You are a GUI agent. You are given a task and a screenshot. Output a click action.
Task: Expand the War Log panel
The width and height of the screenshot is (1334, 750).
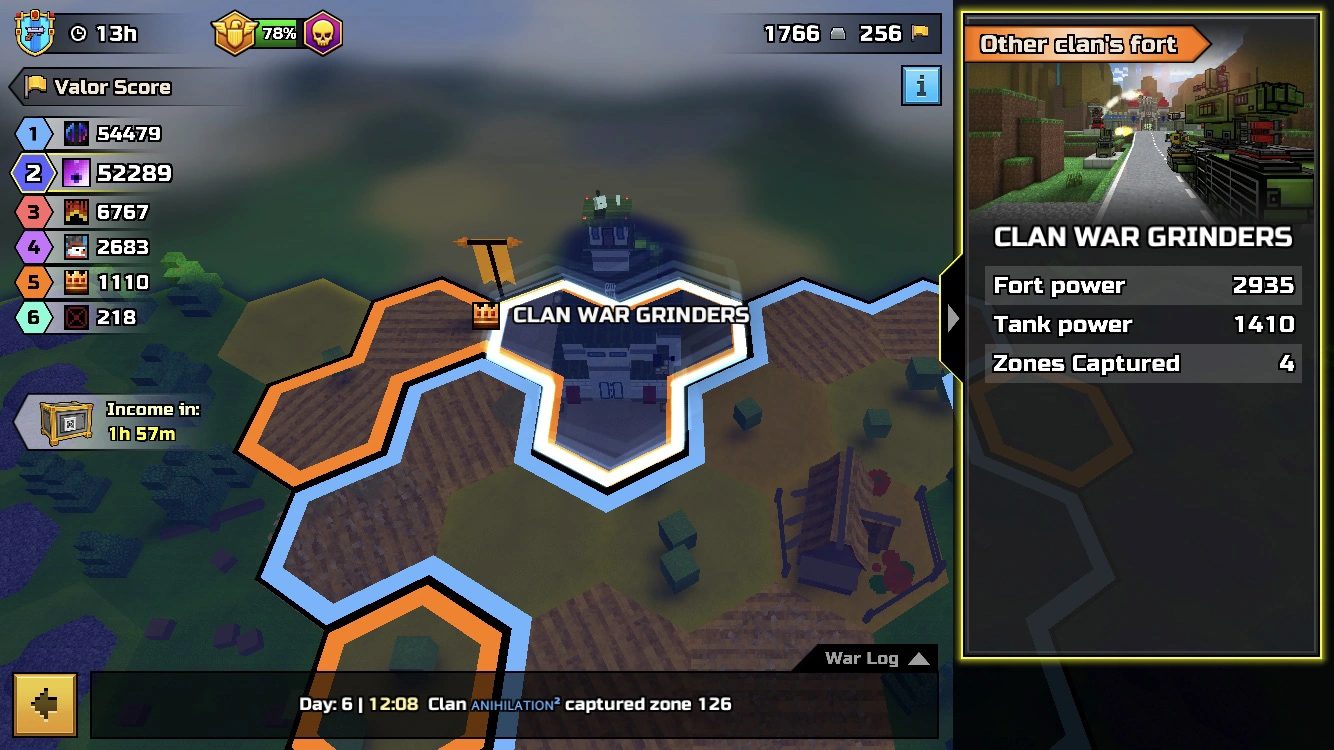[x=873, y=658]
